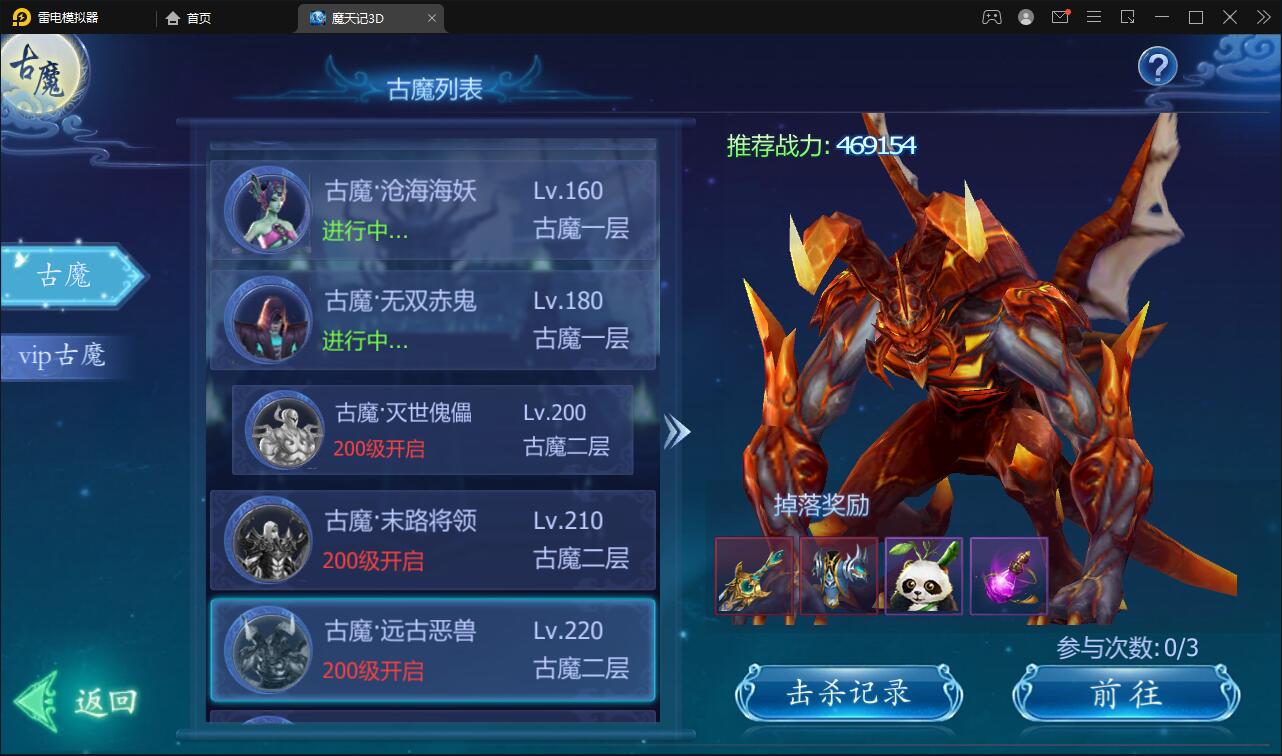Click the purple potion reward thumbnail
Screen dimensions: 1282x756
1008,577
